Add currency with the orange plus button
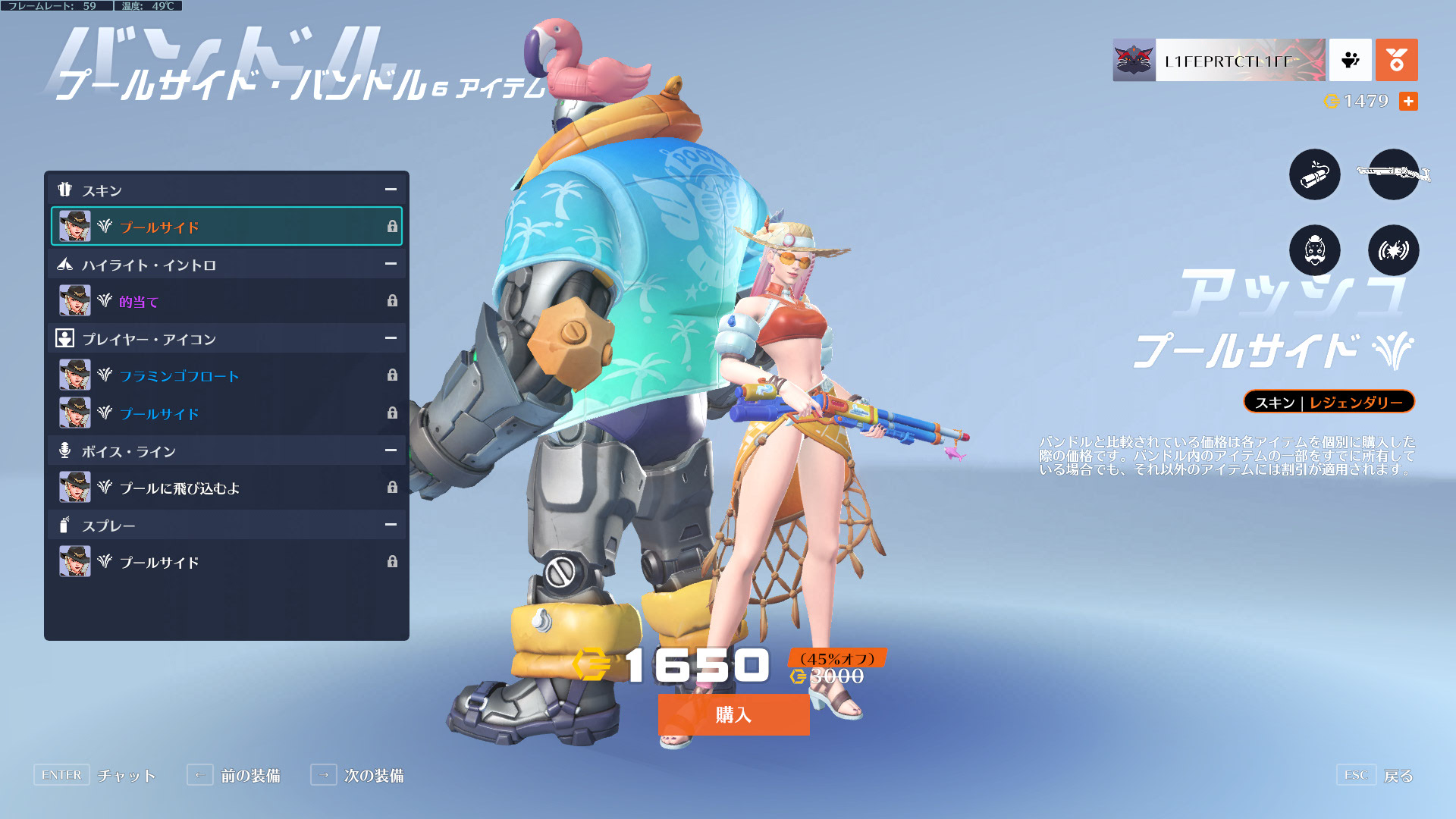The height and width of the screenshot is (819, 1456). pyautogui.click(x=1408, y=101)
